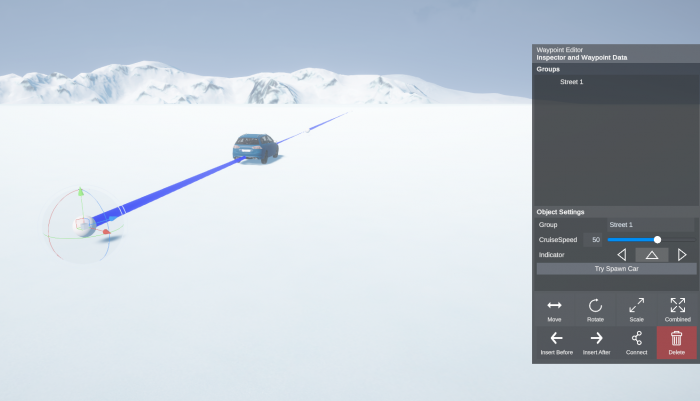Image resolution: width=700 pixels, height=401 pixels.
Task: Choose the left arrow indicator
Action: [x=621, y=255]
